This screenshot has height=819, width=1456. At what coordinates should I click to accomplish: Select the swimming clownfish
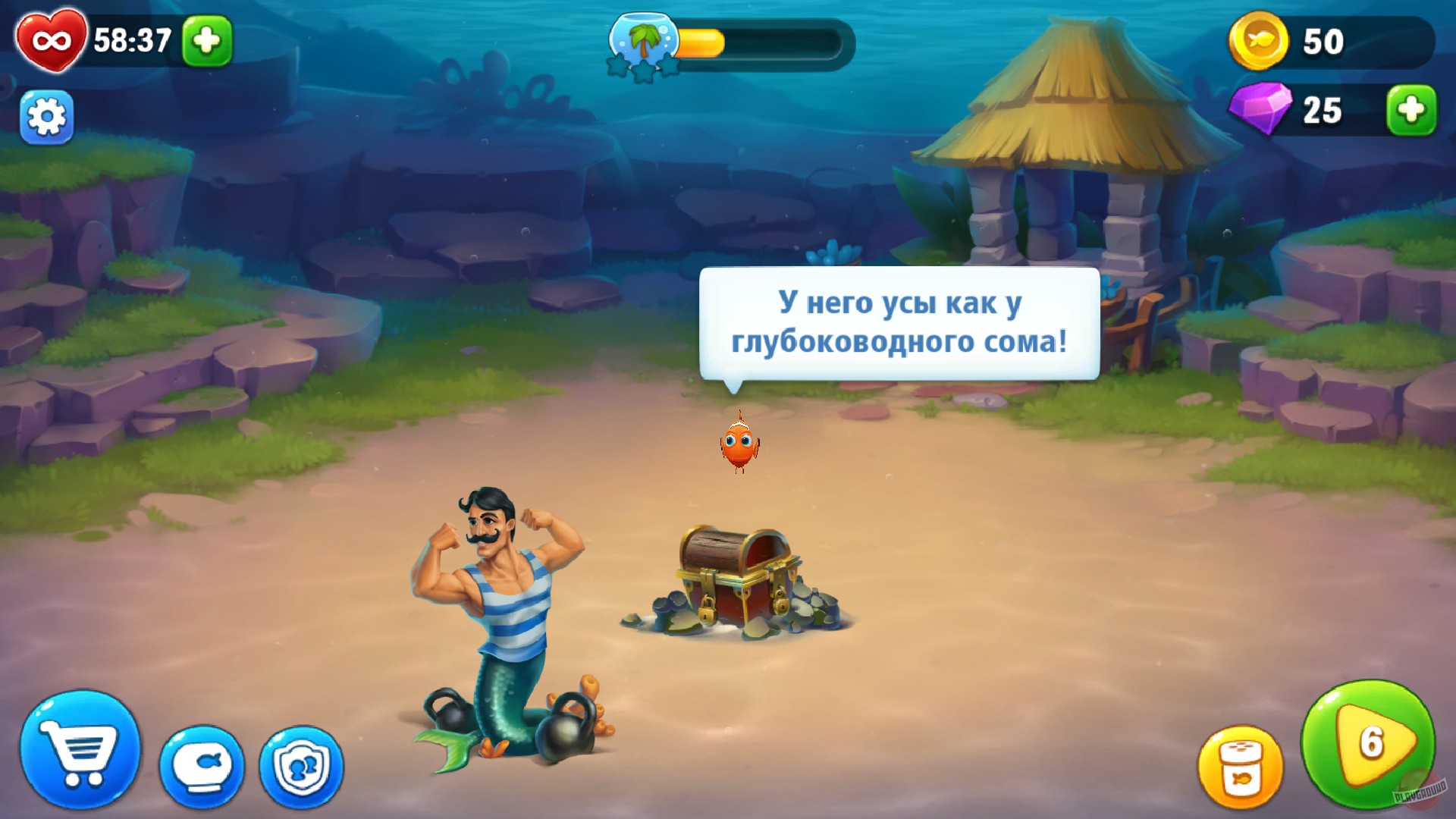coord(738,447)
